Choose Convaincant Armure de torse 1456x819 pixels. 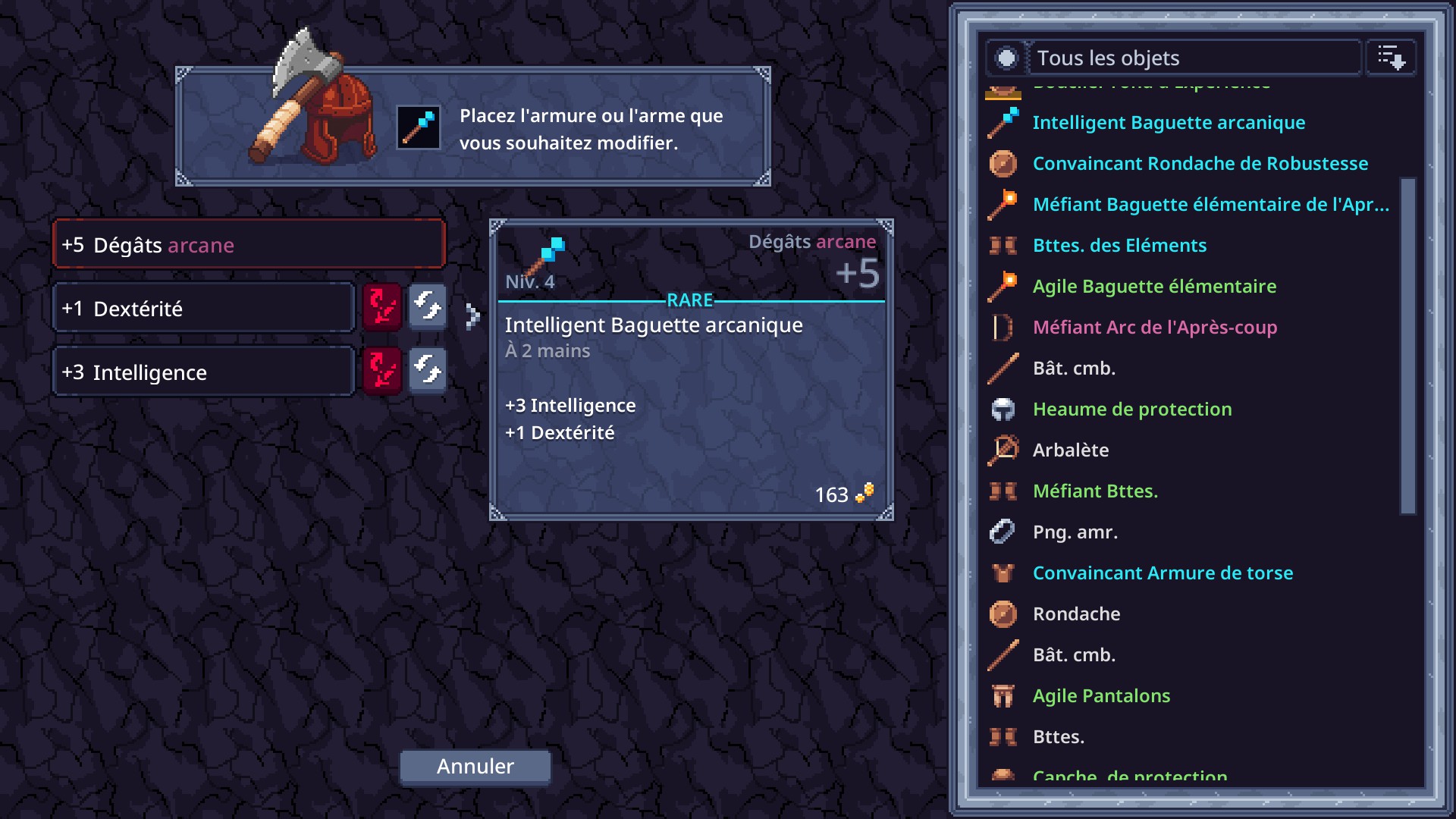click(x=1163, y=573)
